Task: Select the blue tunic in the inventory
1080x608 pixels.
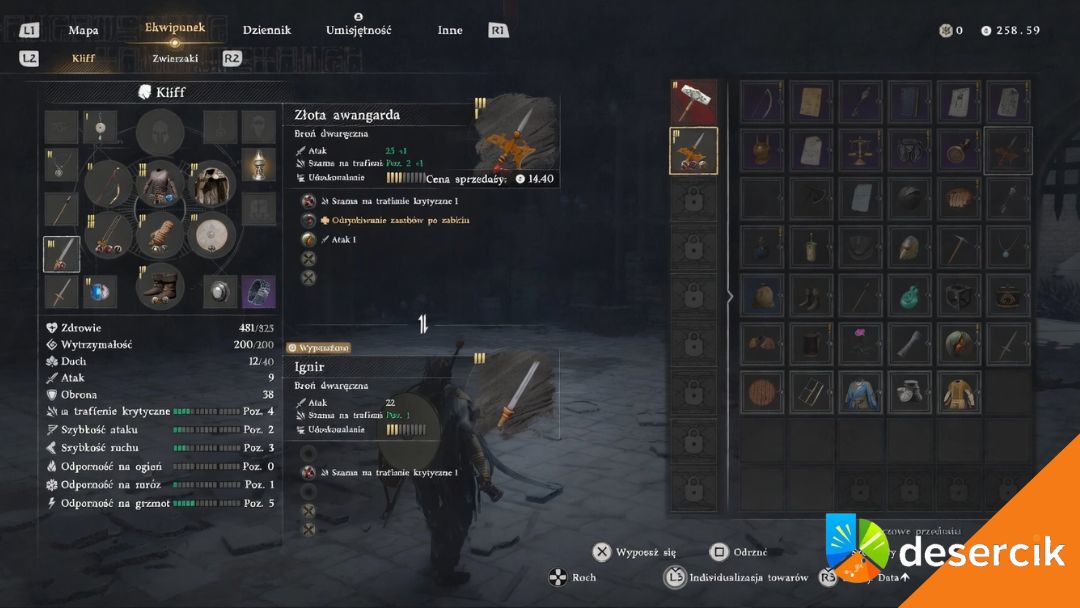Action: tap(858, 390)
